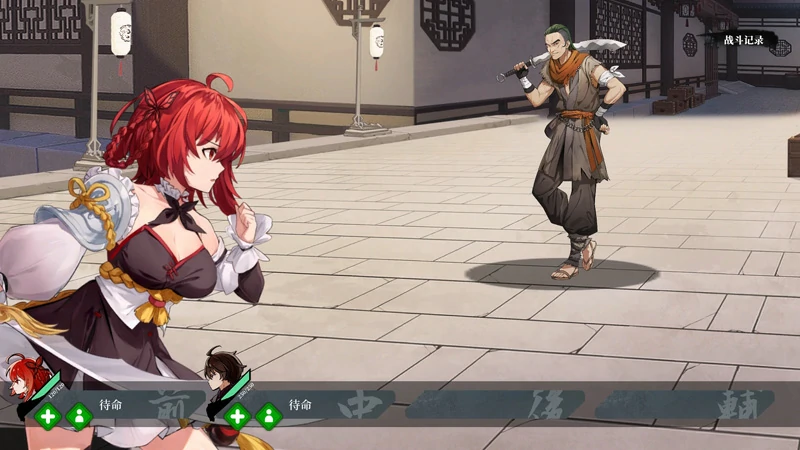Click the brown-haired boy's green plus icon
The height and width of the screenshot is (450, 800).
point(238,415)
